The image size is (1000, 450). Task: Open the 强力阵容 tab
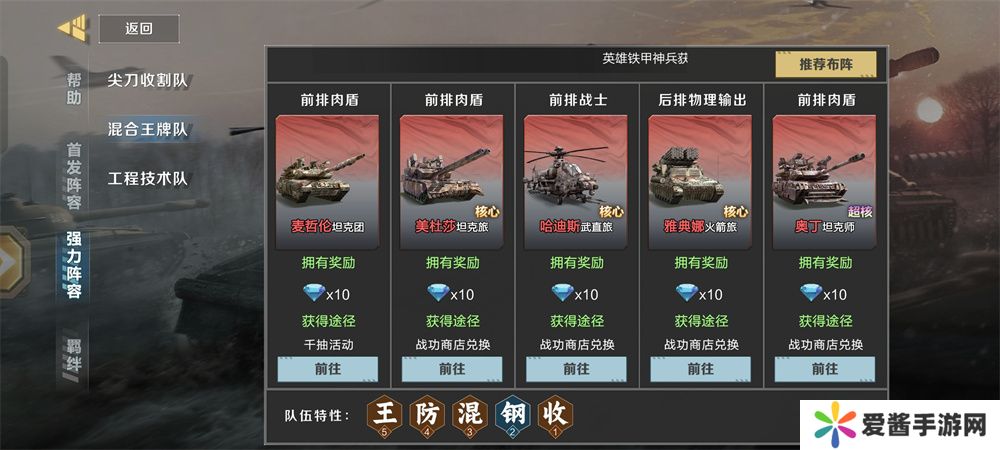pyautogui.click(x=74, y=265)
